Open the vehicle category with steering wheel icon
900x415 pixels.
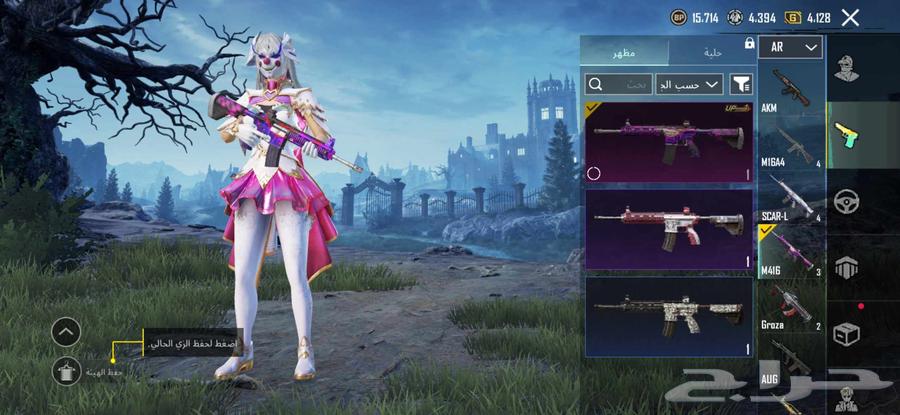846,200
